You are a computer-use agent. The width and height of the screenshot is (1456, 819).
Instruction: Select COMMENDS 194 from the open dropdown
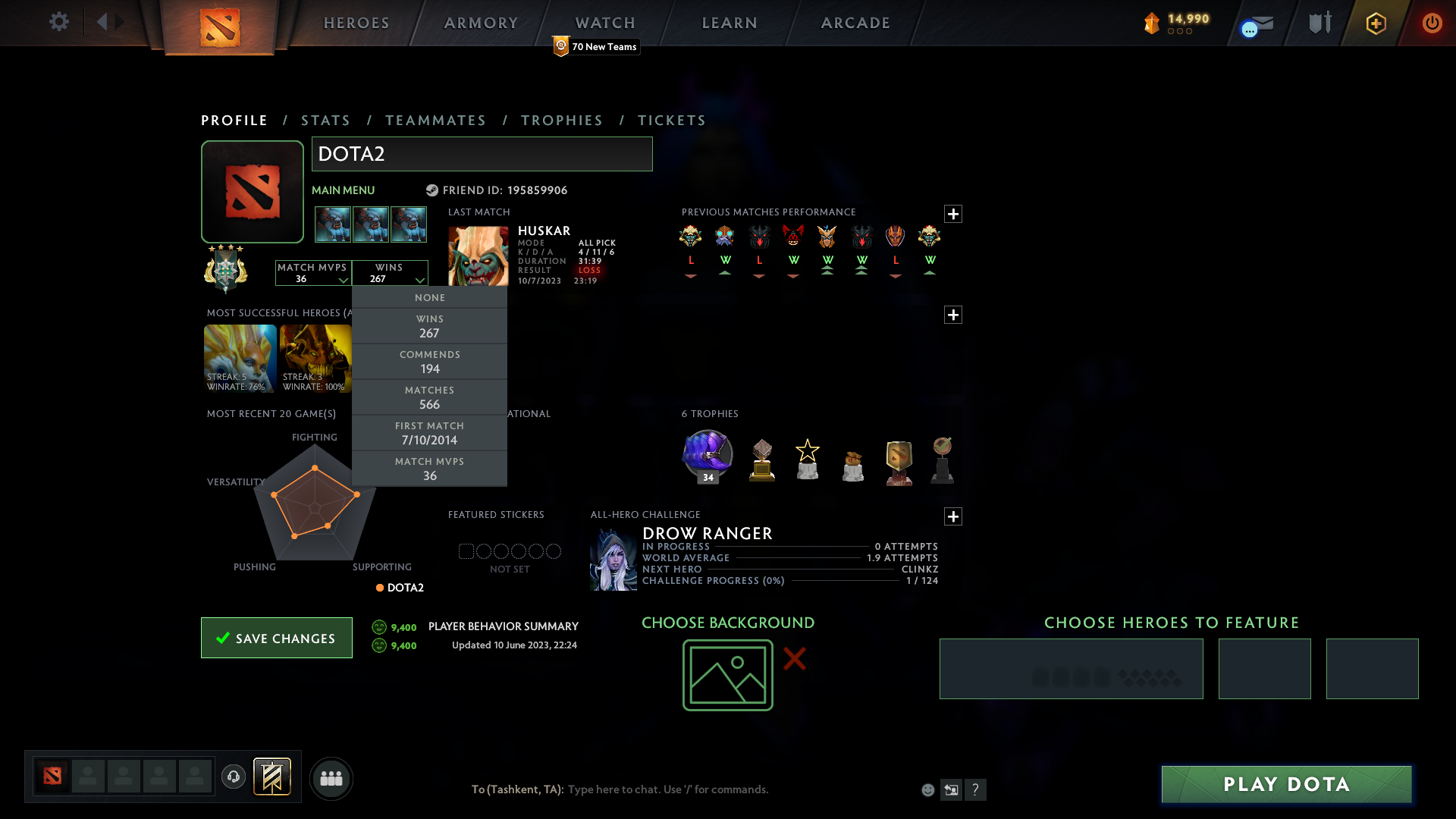[429, 362]
